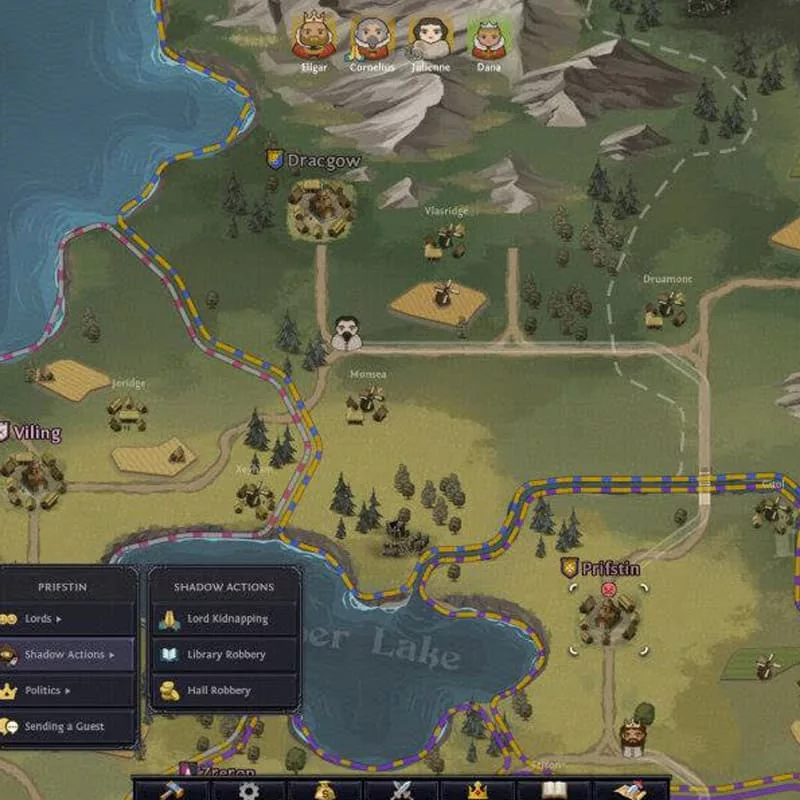Open the hammer build toolbar button
This screenshot has height=800, width=800.
coord(172,790)
